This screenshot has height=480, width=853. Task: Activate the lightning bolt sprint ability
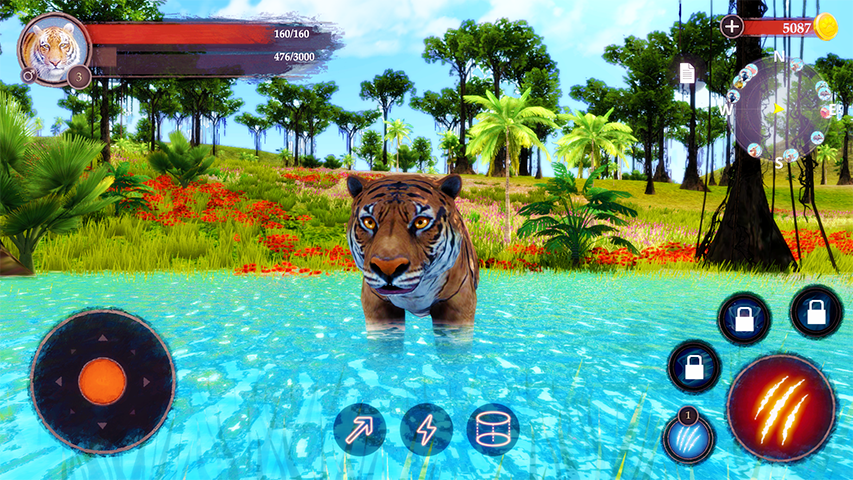(x=427, y=429)
